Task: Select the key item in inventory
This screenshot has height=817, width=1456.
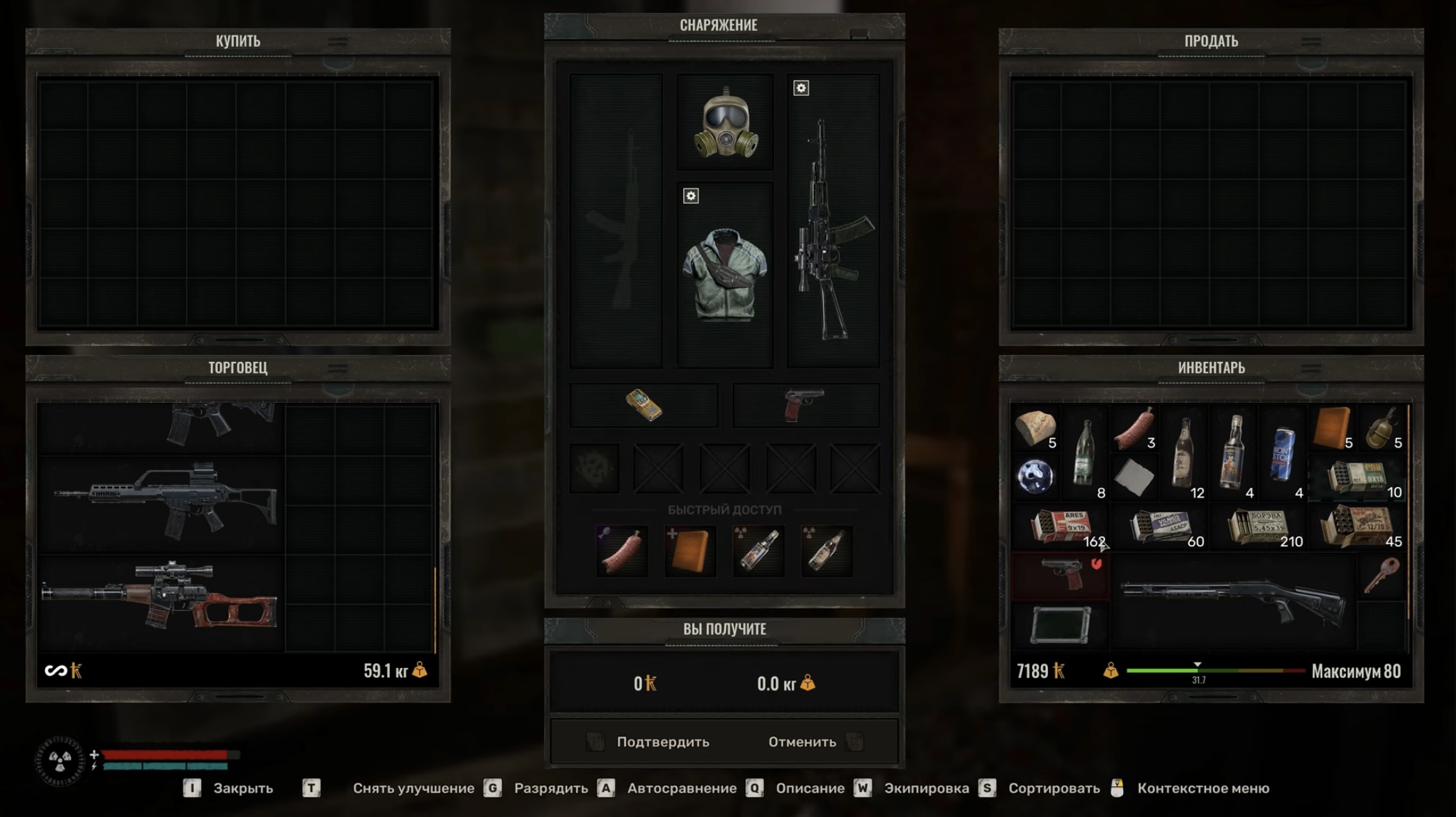Action: point(1381,575)
